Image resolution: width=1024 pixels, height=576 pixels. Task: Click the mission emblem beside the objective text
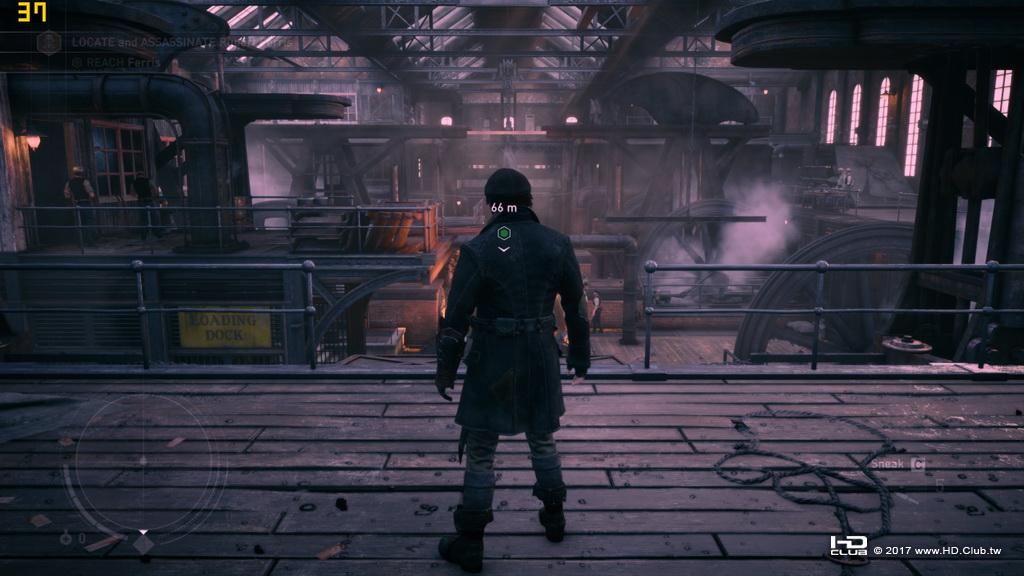point(48,42)
